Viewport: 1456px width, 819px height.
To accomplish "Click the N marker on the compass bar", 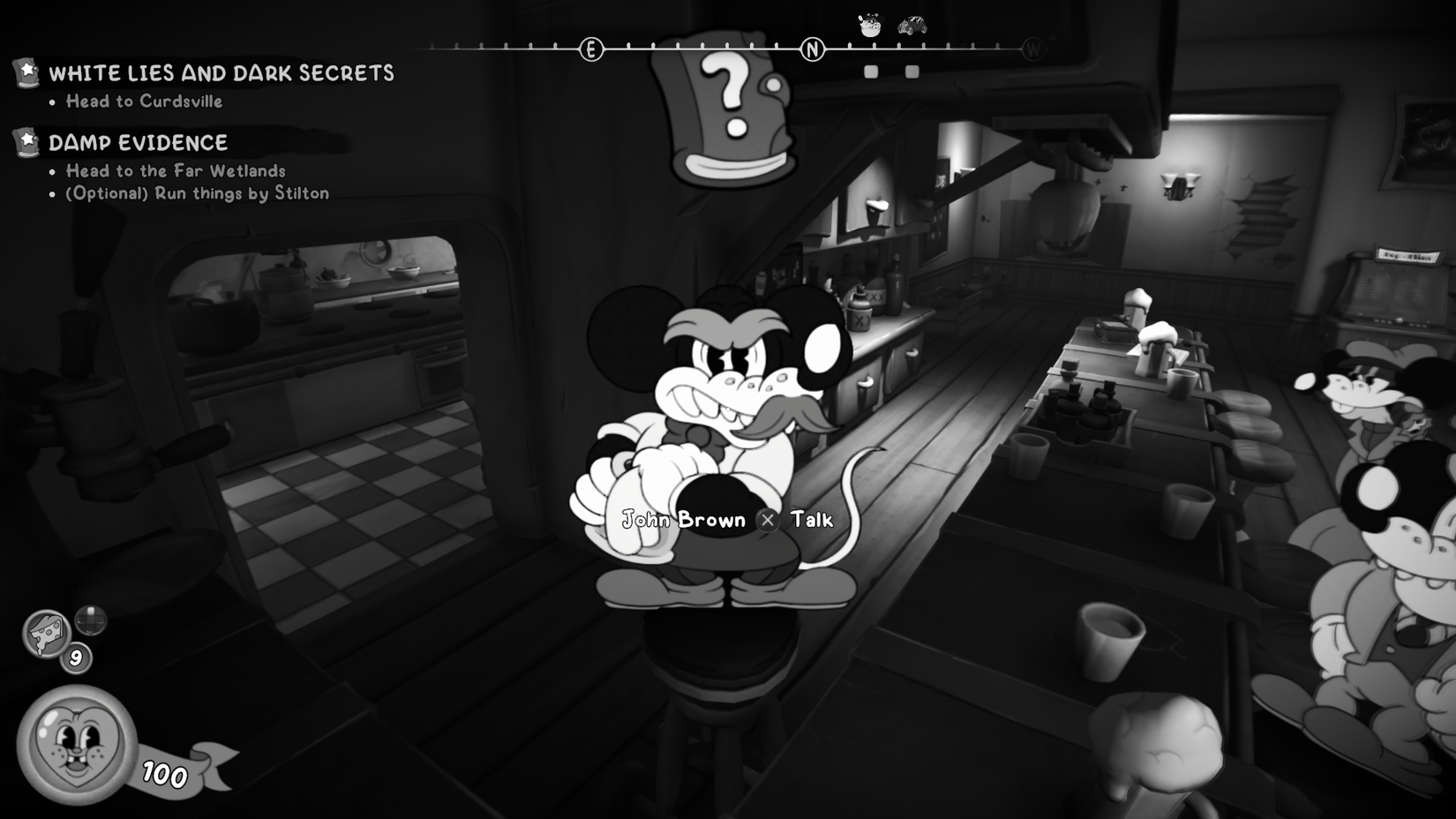I will click(x=810, y=48).
